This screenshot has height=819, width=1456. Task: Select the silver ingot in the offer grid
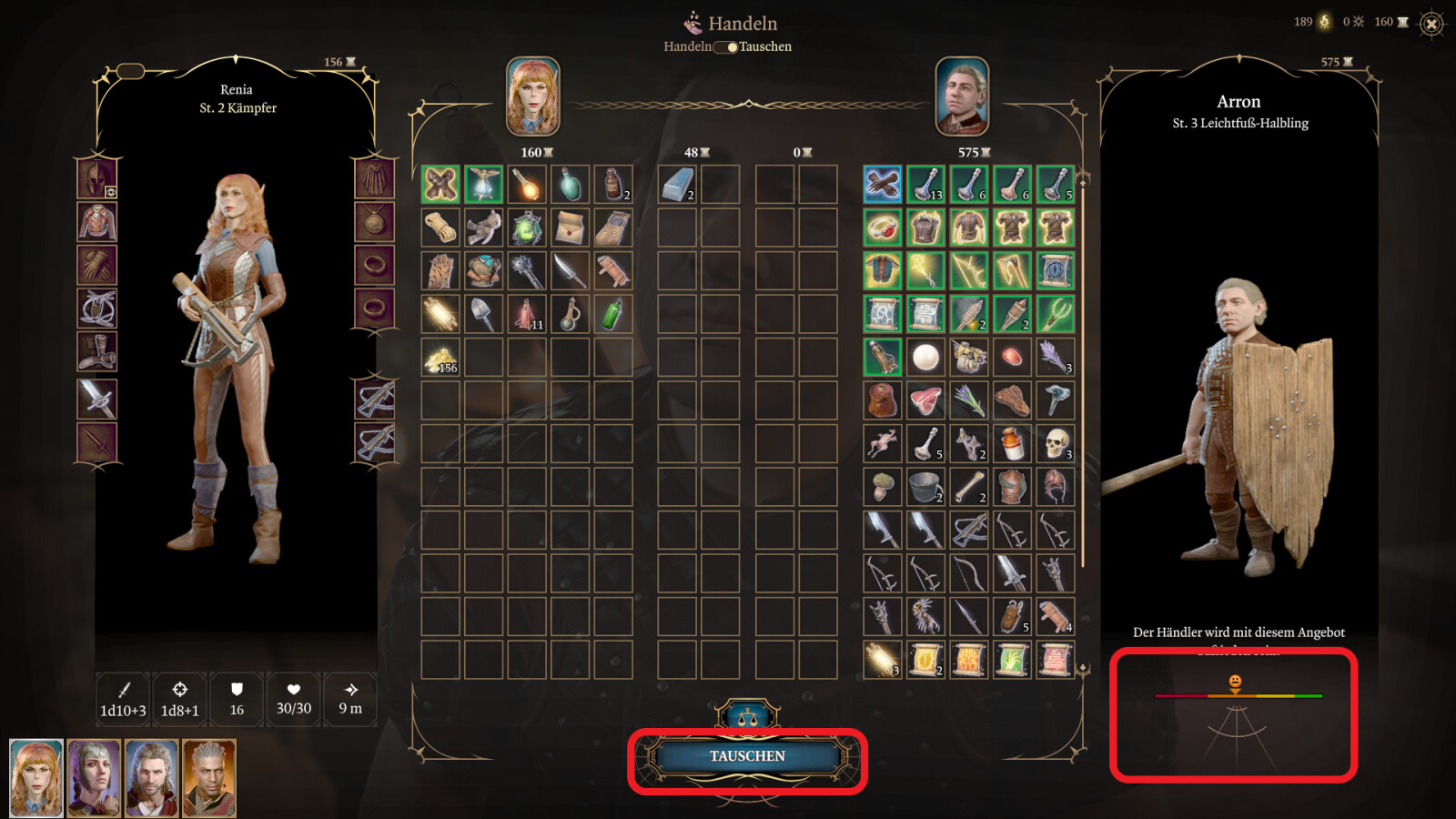pyautogui.click(x=677, y=184)
